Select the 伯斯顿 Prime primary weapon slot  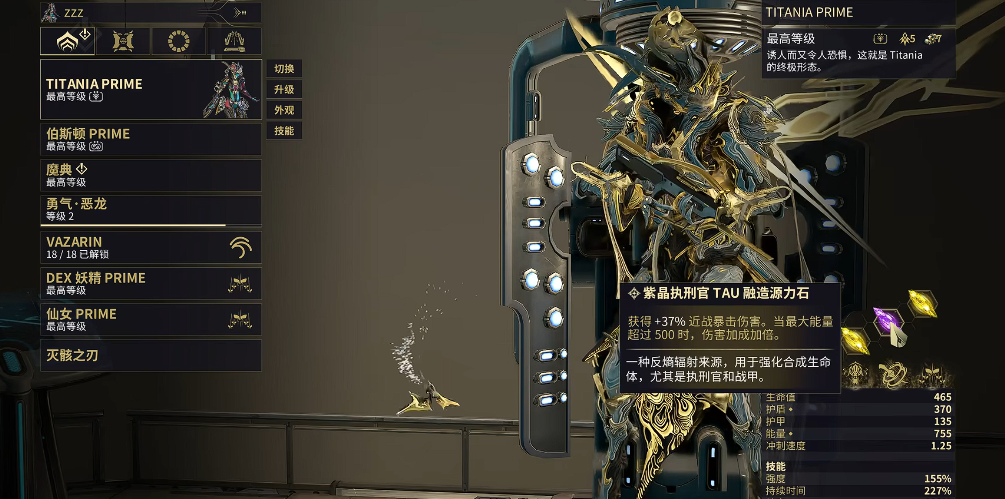(150, 139)
